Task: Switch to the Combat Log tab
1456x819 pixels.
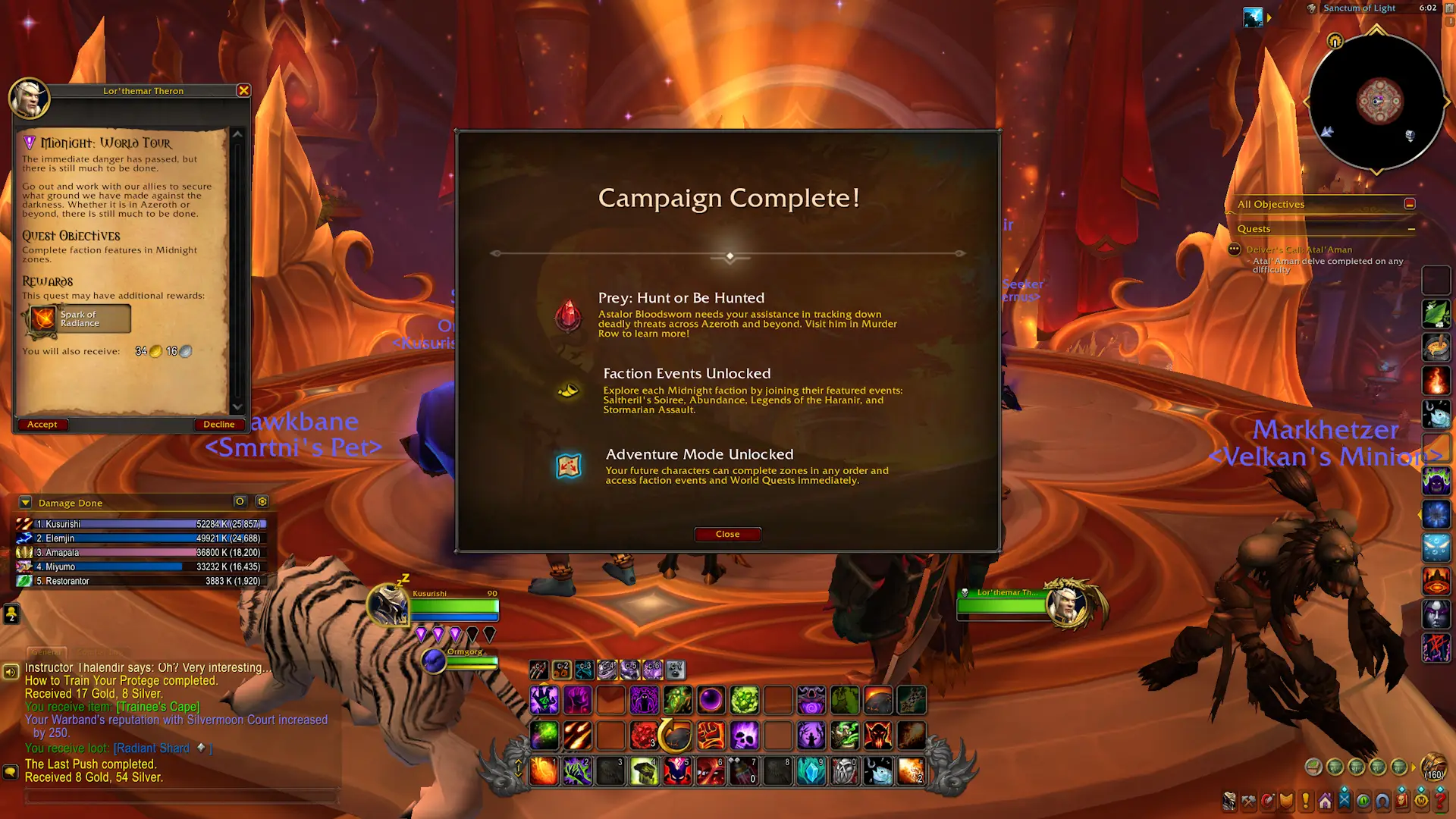Action: (99, 651)
